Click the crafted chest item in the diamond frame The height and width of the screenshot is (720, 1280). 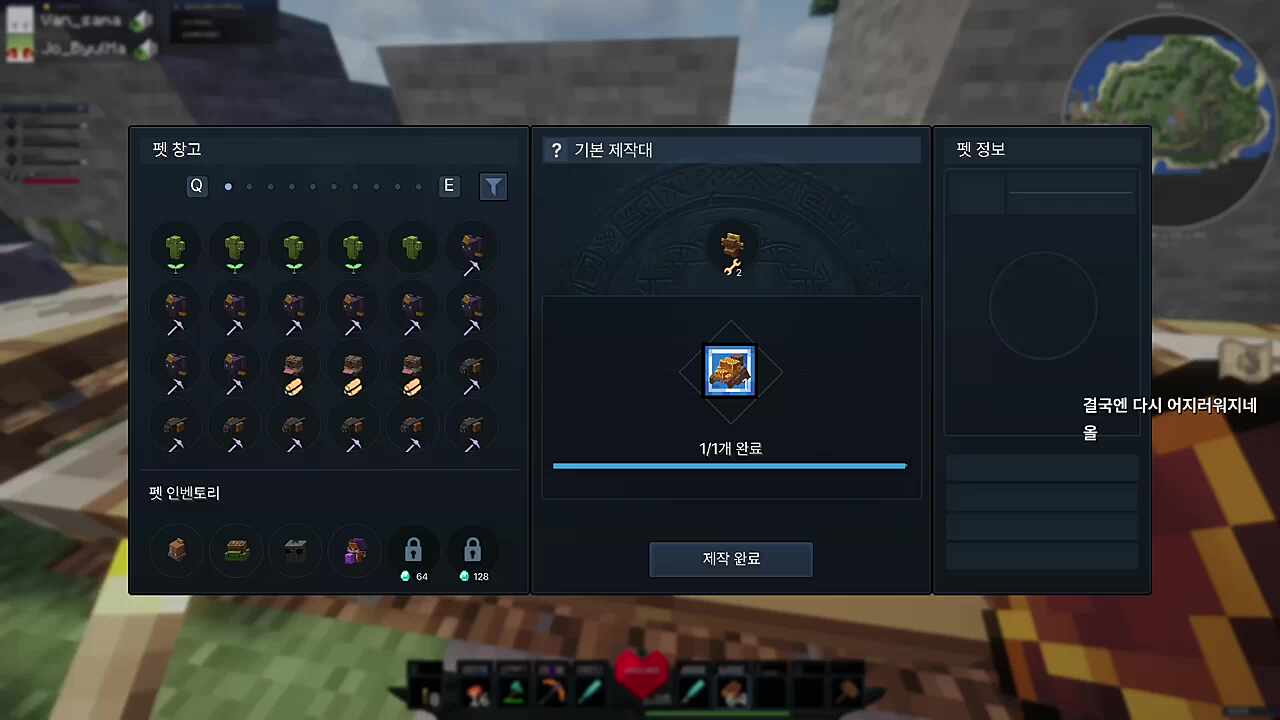730,370
